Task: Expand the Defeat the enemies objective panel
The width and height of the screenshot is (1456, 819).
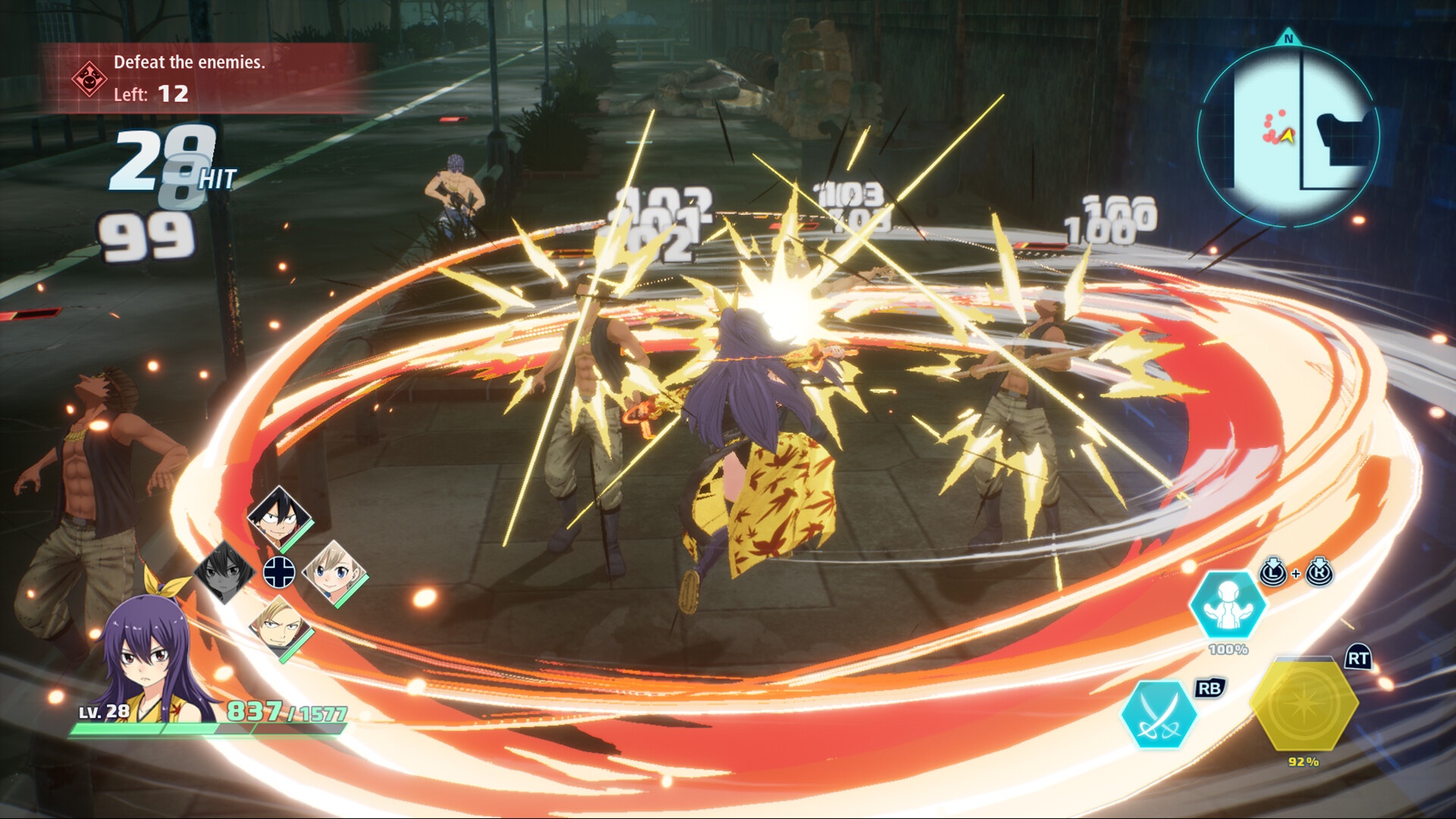Action: coord(190,64)
